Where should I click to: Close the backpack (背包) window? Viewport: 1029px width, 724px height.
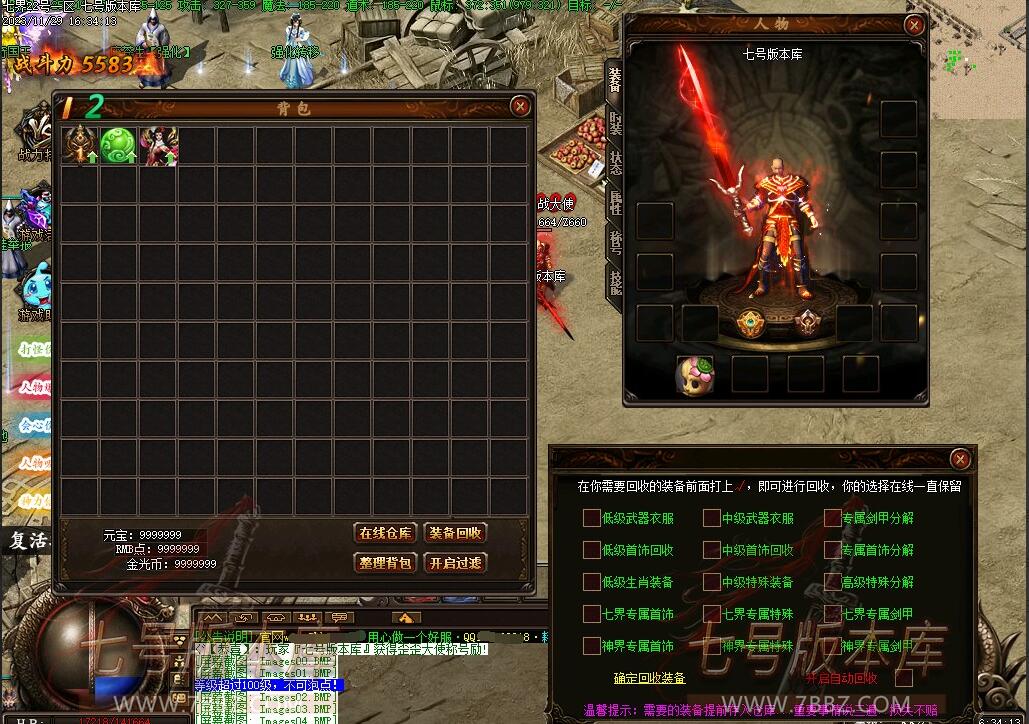pos(520,106)
